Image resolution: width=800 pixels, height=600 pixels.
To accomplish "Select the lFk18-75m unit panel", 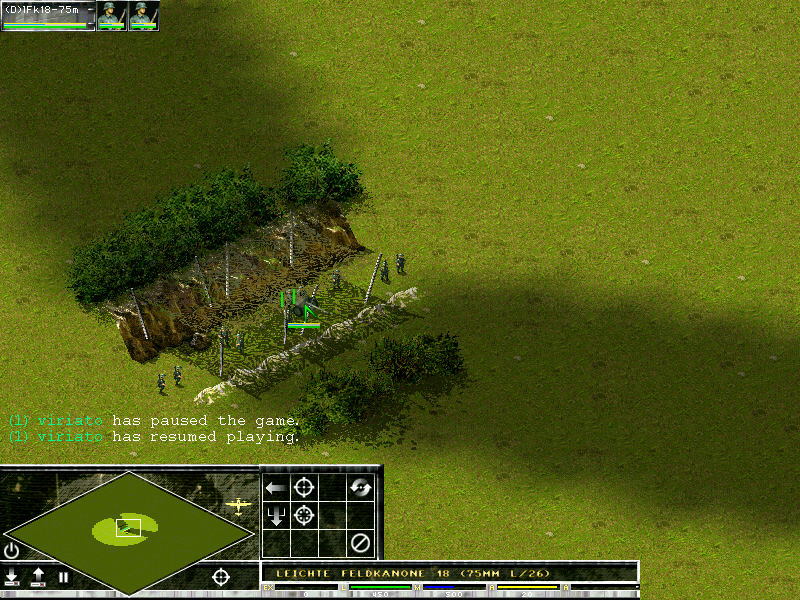I will [48, 15].
